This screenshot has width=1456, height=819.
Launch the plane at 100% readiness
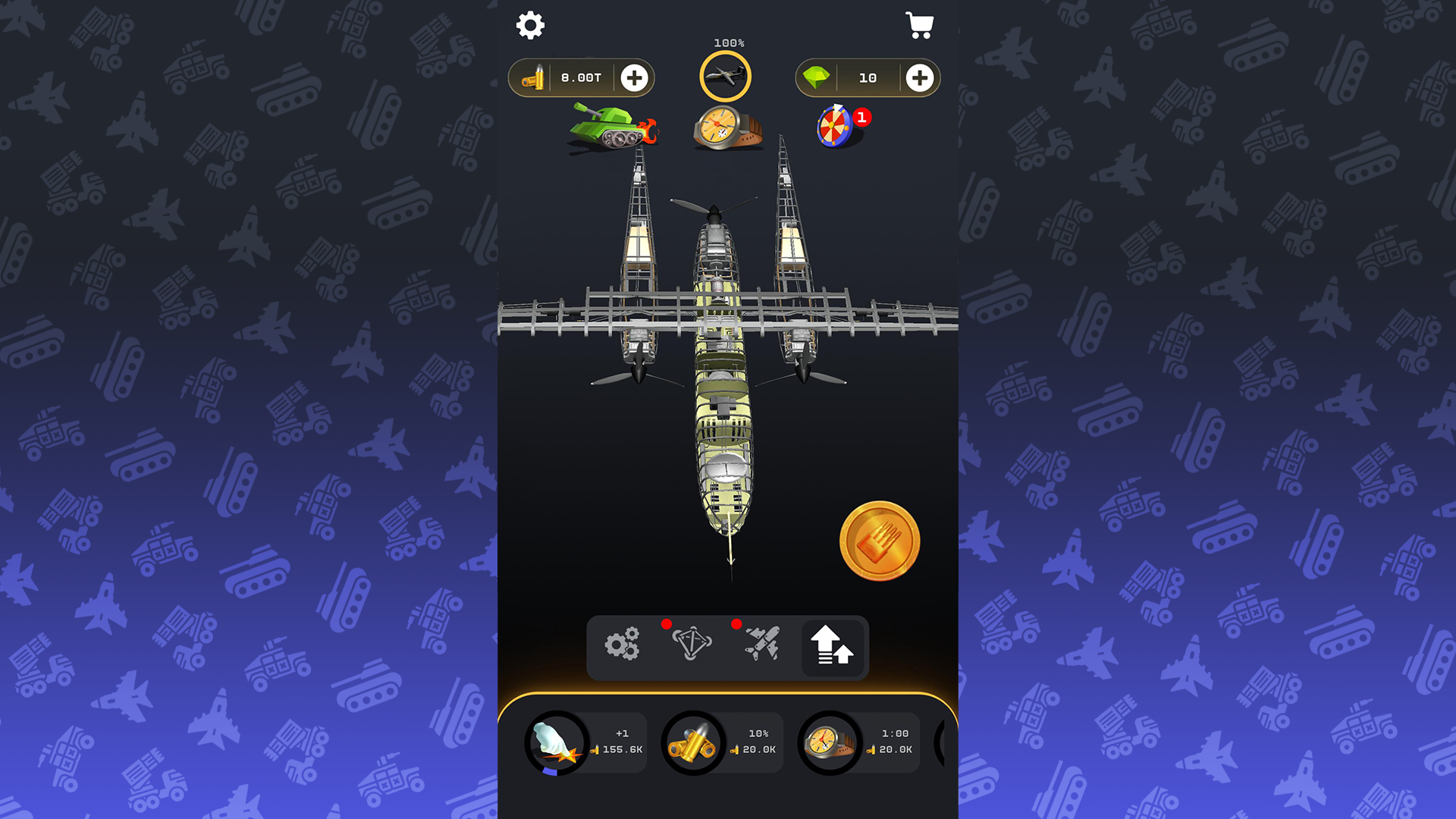pos(726,76)
